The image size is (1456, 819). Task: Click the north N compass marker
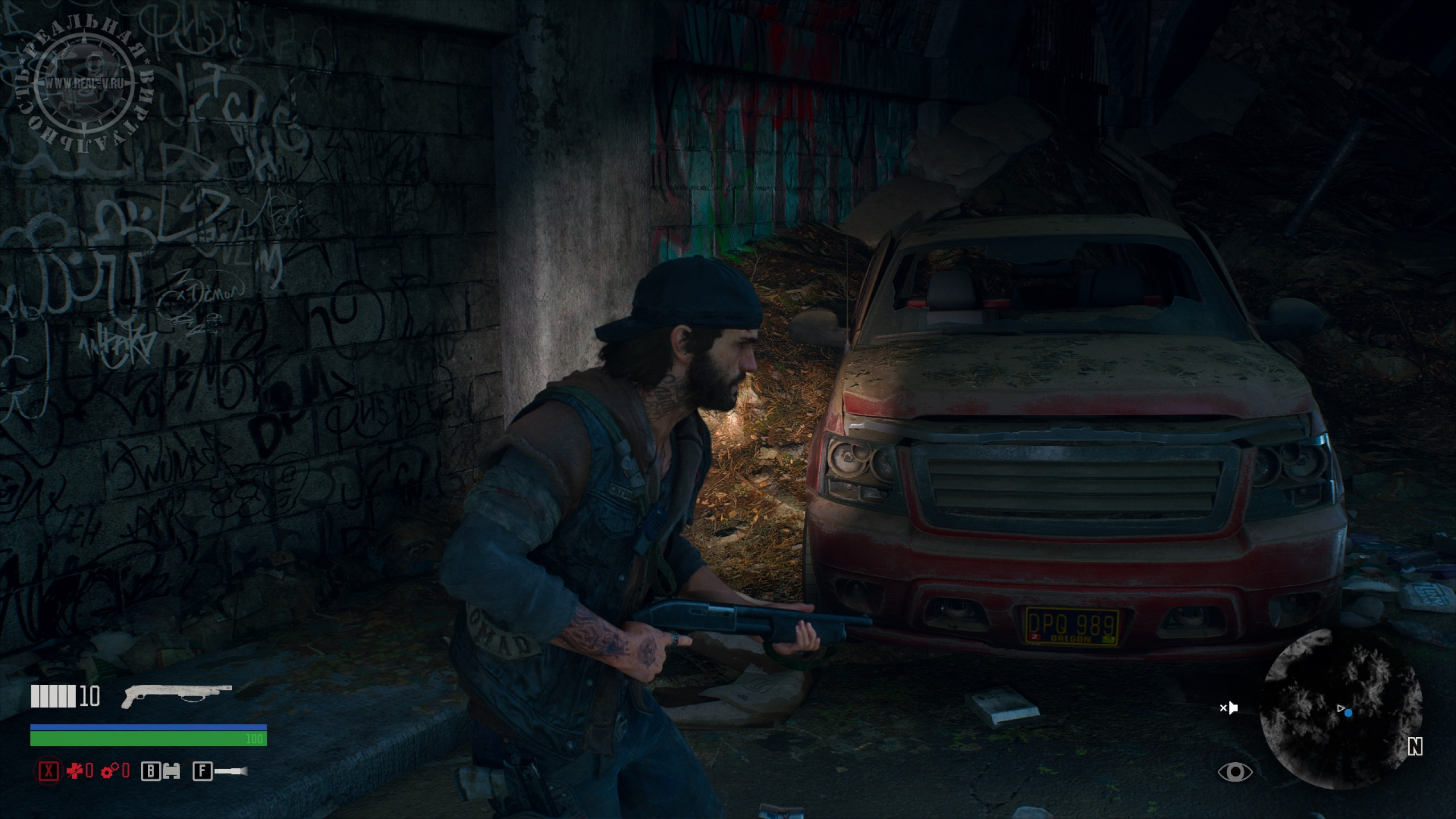1415,747
